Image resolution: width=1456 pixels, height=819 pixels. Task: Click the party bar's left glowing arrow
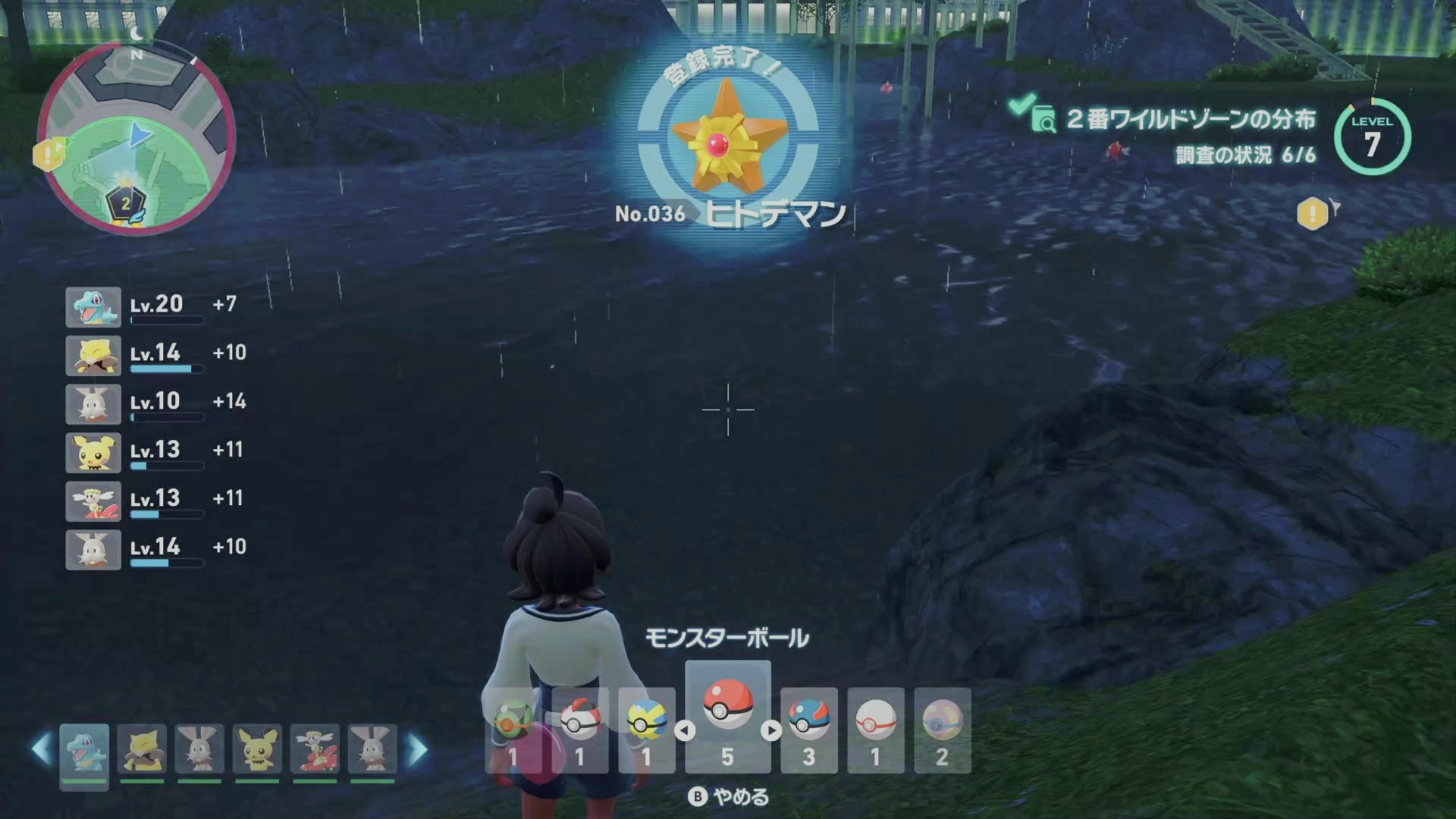pyautogui.click(x=41, y=749)
